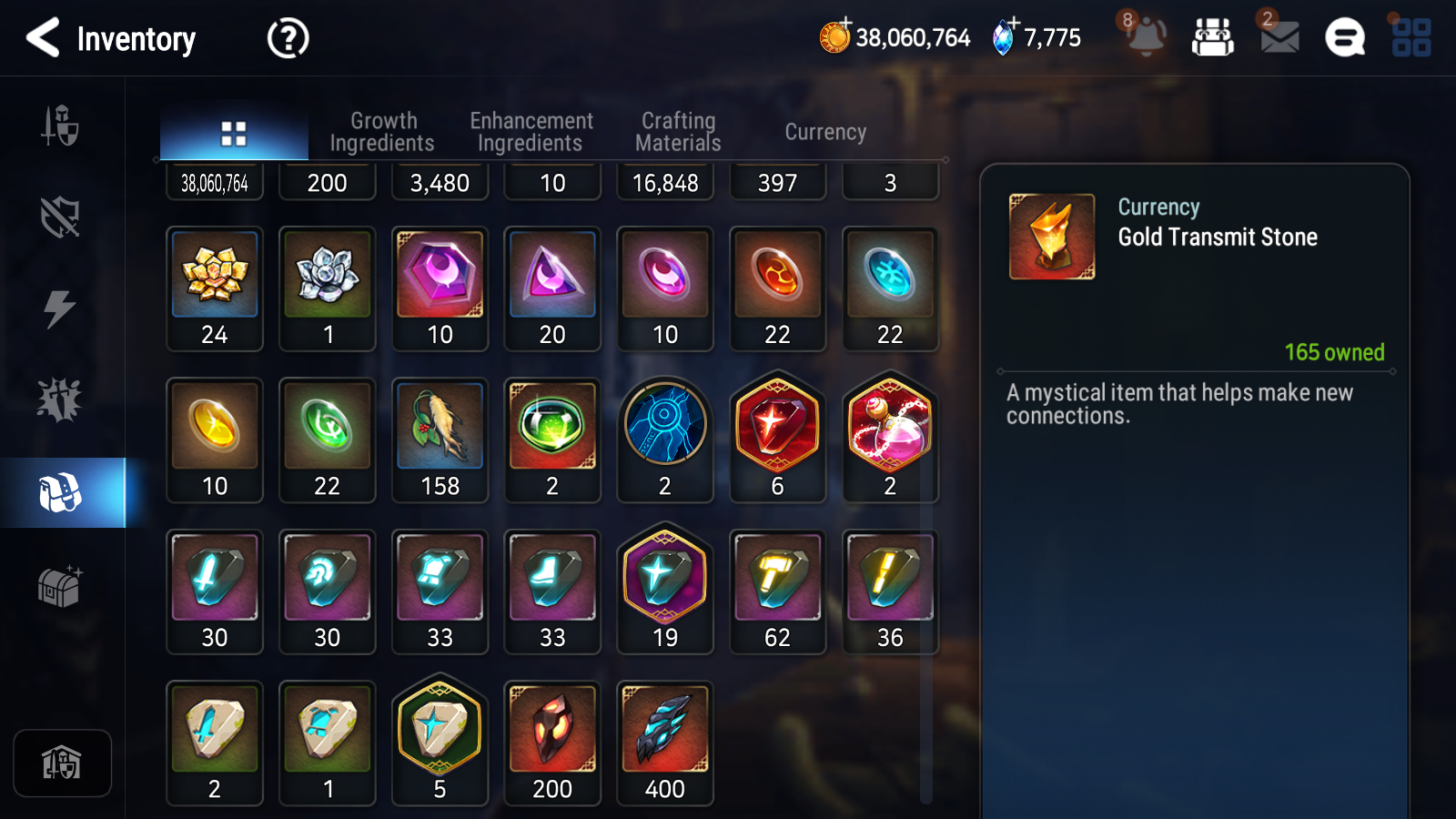The height and width of the screenshot is (819, 1456).
Task: Select the dark red-glowing stone slot
Action: pyautogui.click(x=552, y=743)
